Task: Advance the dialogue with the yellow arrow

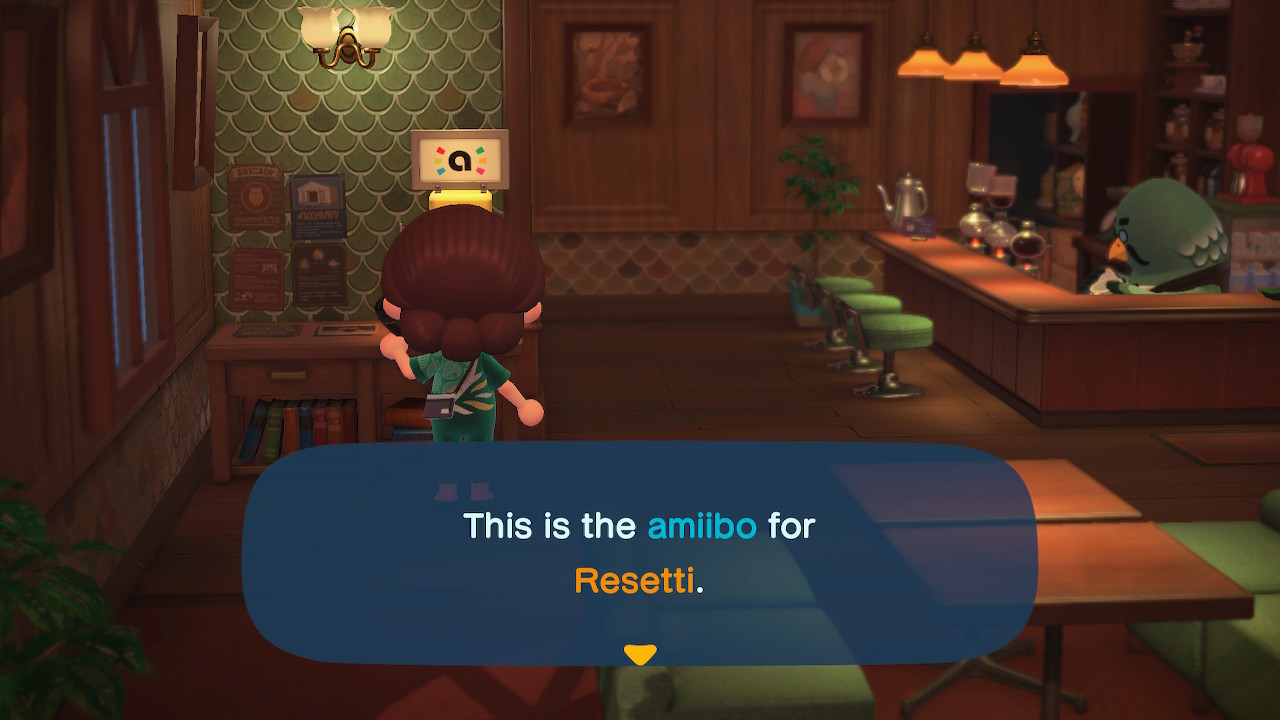Action: click(x=639, y=655)
